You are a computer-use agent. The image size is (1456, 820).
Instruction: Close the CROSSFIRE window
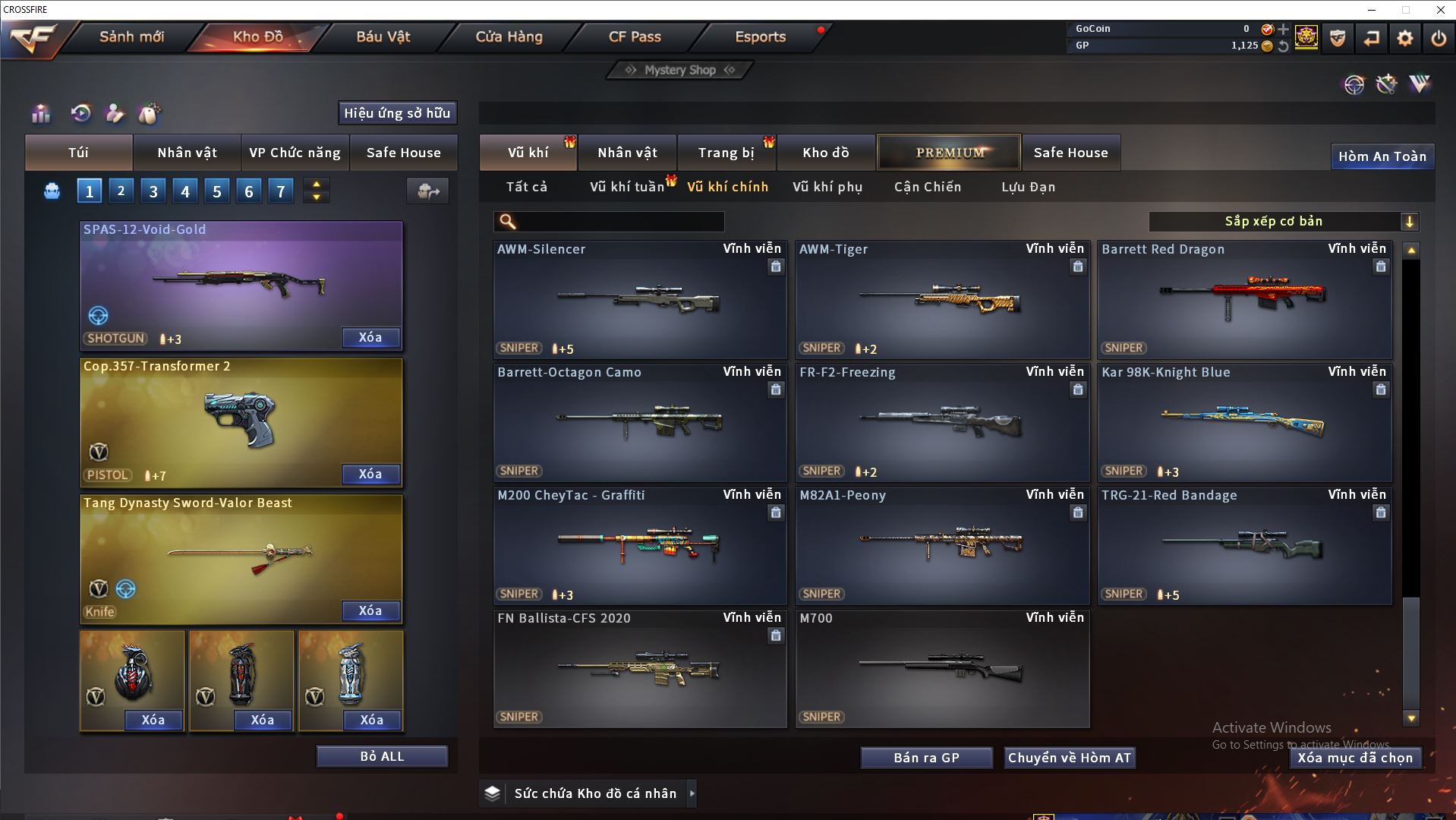click(x=1440, y=10)
